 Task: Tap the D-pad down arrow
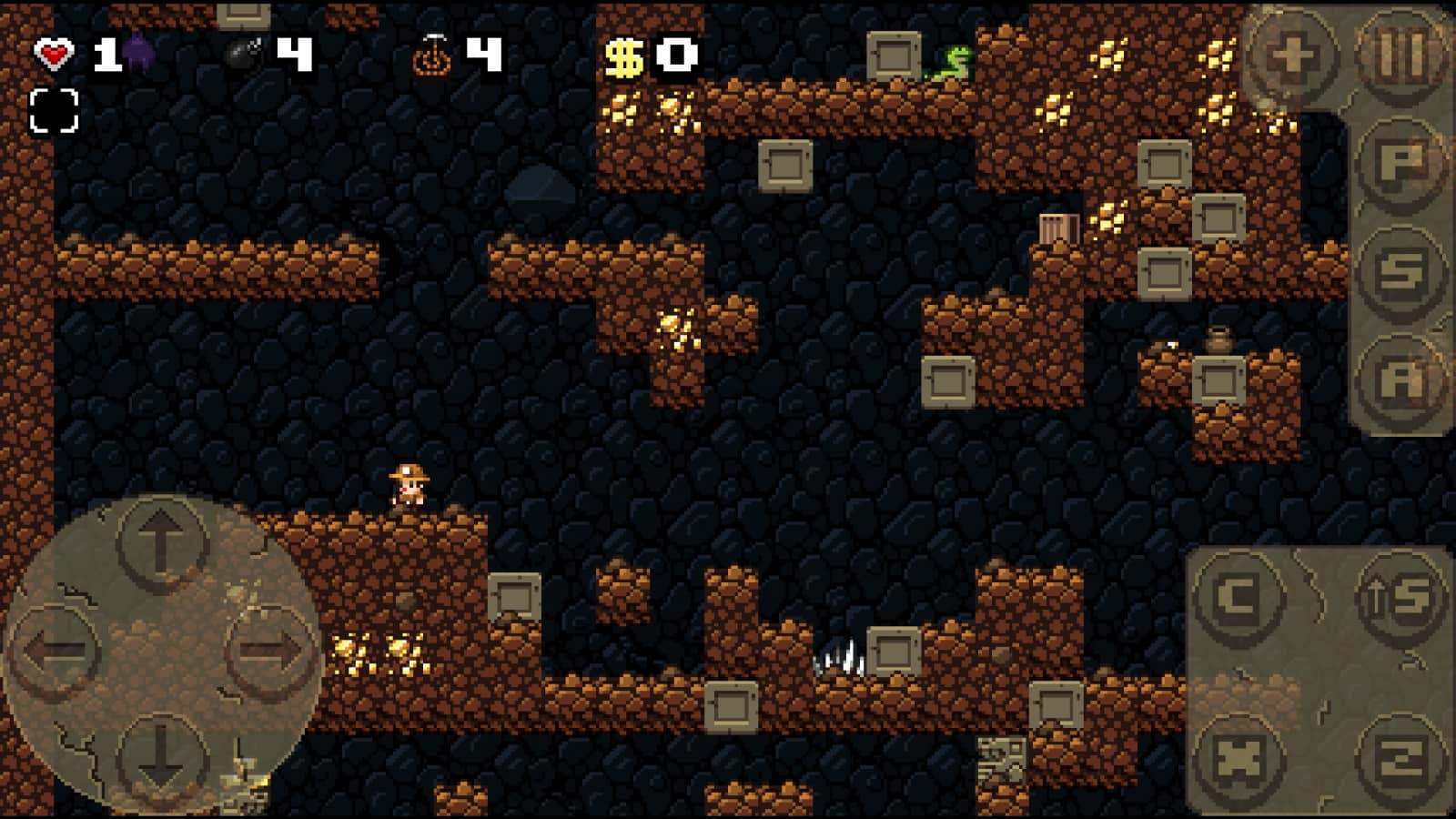[x=161, y=761]
